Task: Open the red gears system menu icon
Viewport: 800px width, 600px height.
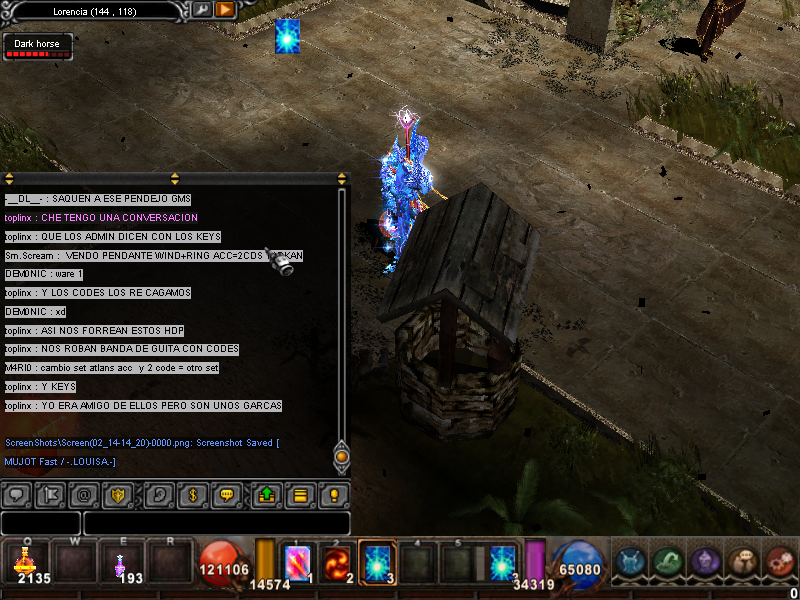Action: pos(779,561)
